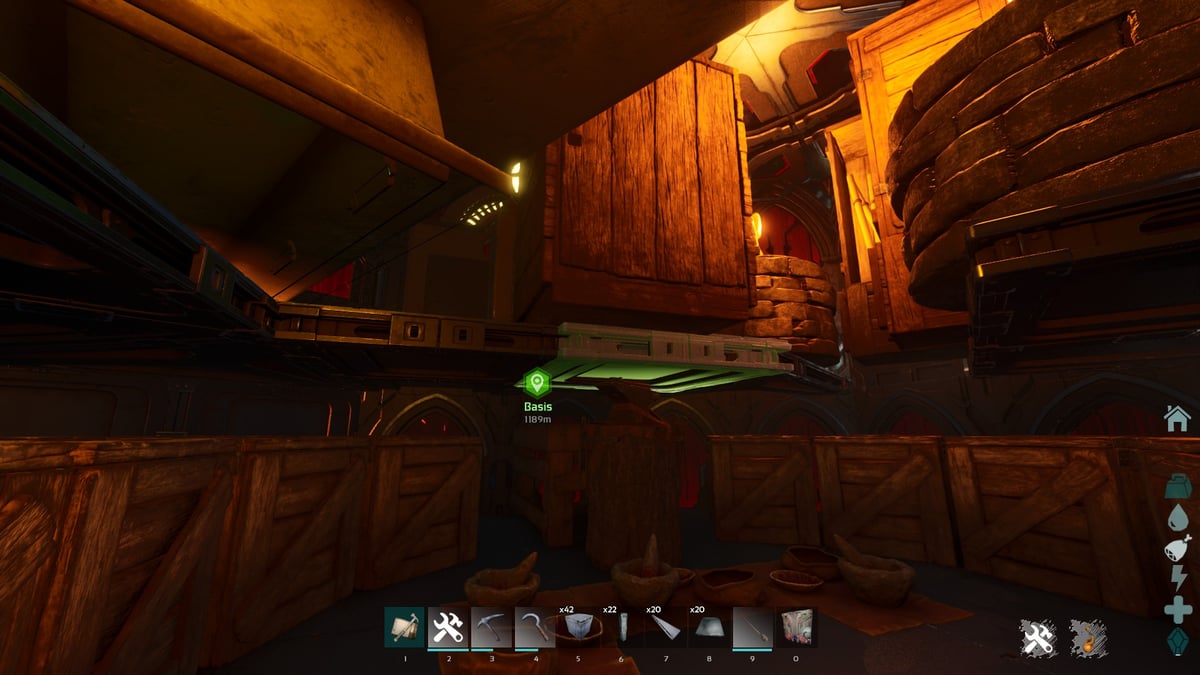Select the x42 building piece slot

[578, 628]
